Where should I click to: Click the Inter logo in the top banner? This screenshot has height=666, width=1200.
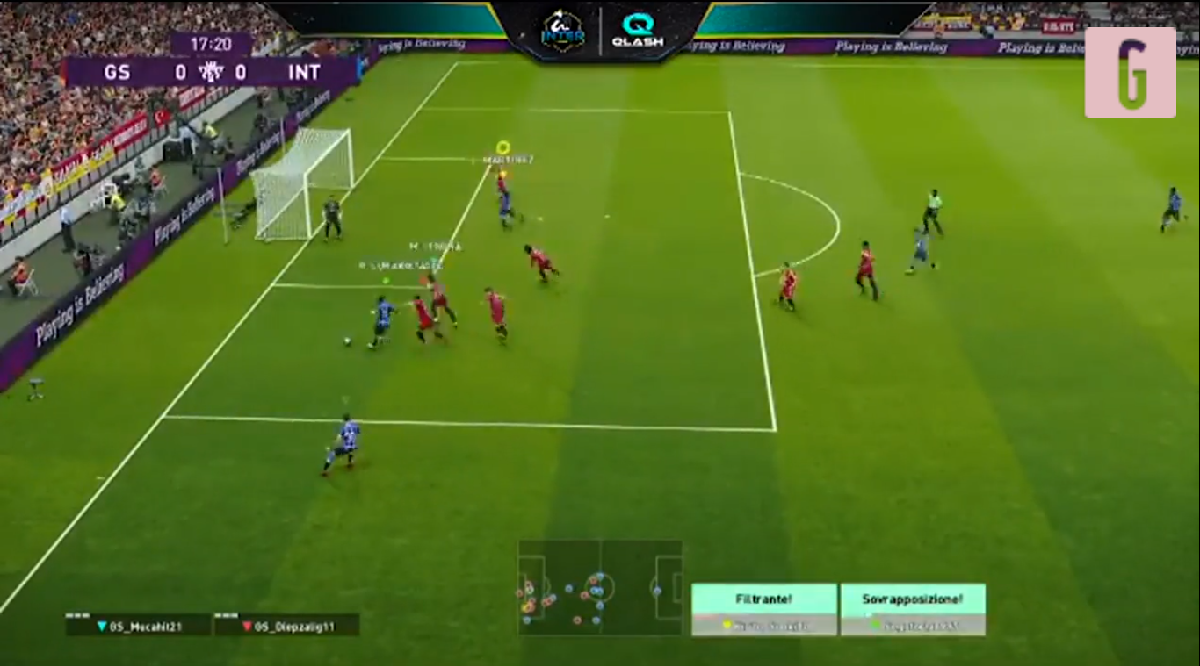(563, 30)
